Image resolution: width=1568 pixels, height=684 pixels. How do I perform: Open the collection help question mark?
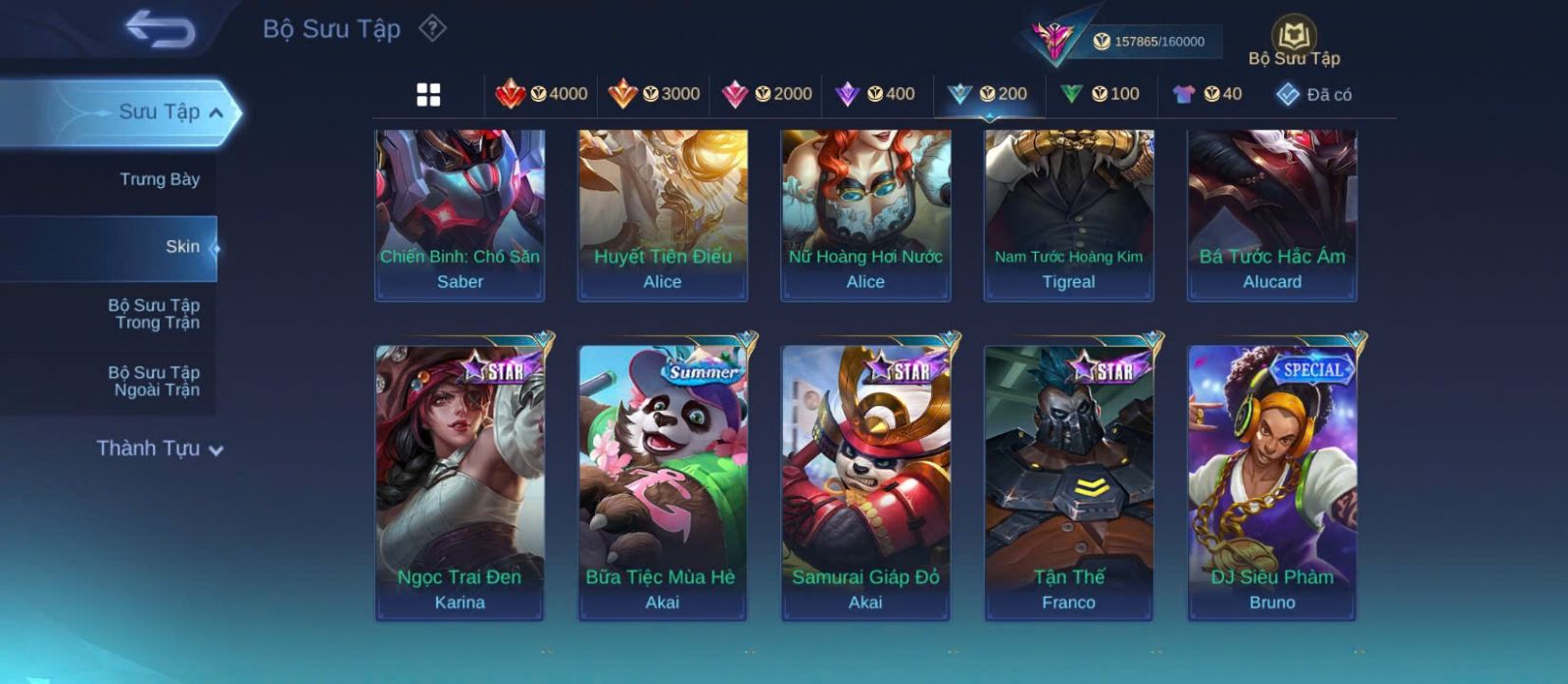[432, 28]
